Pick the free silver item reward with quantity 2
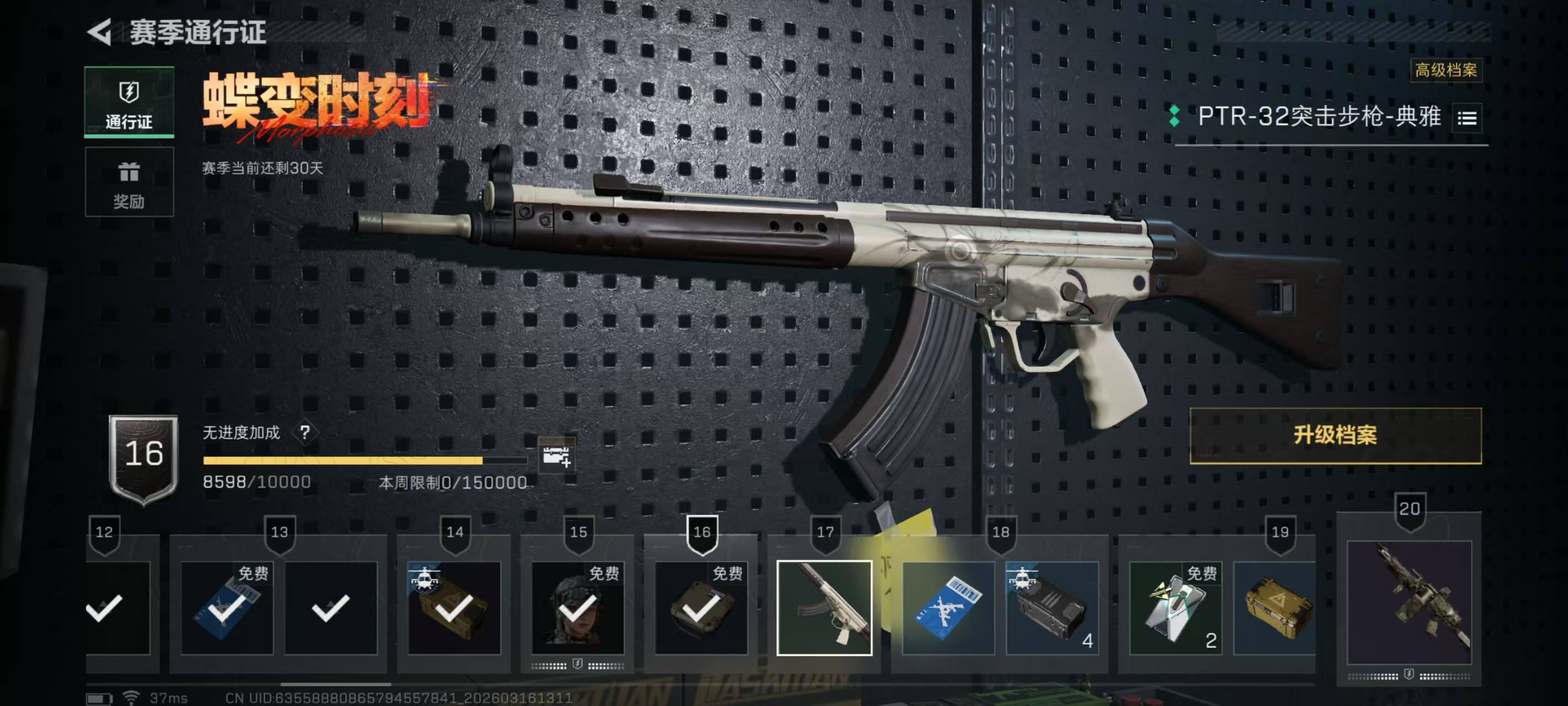The height and width of the screenshot is (706, 1568). [x=1175, y=607]
